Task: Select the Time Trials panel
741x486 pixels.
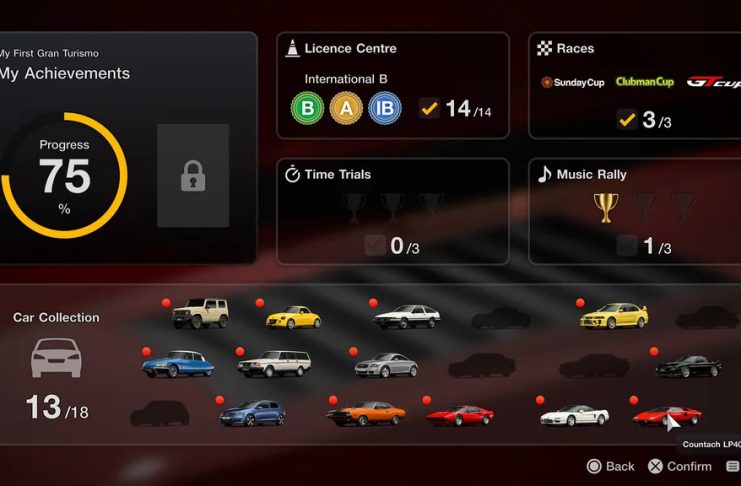Action: 392,211
